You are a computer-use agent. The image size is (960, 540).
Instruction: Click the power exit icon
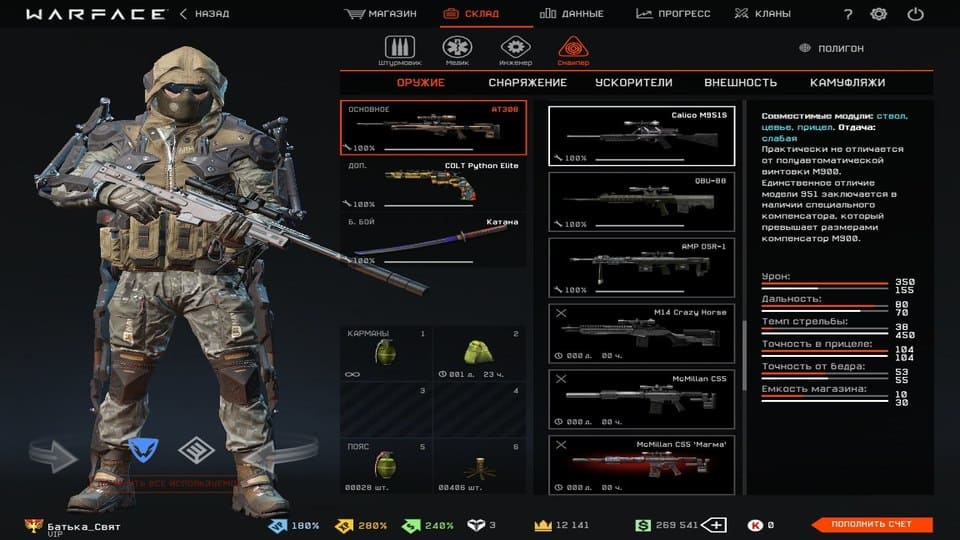915,14
